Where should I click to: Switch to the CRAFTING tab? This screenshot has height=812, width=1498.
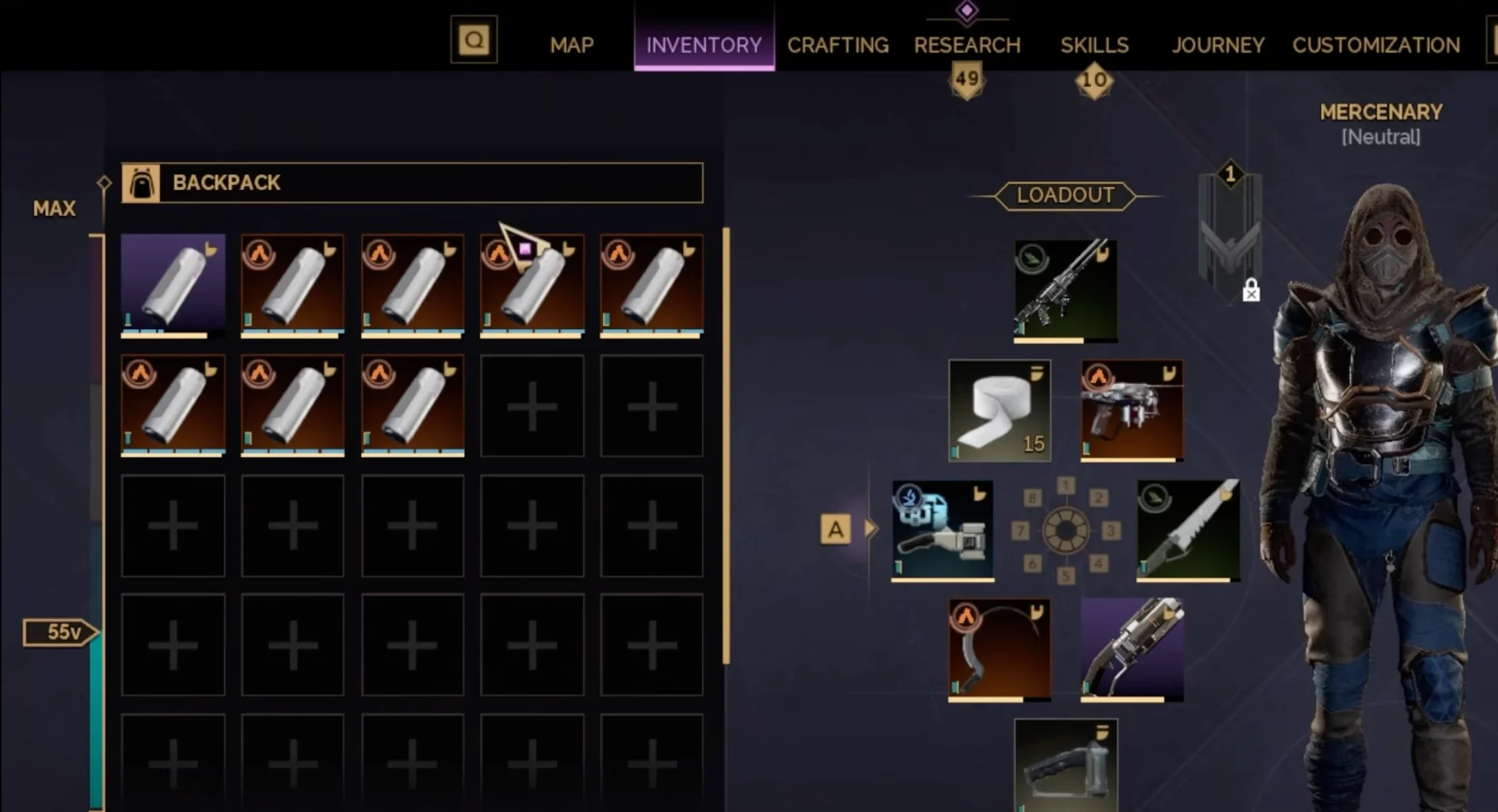click(x=837, y=45)
